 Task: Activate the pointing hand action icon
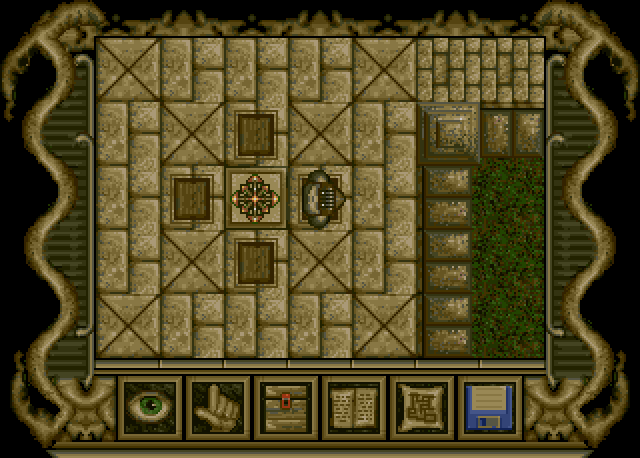[217, 408]
